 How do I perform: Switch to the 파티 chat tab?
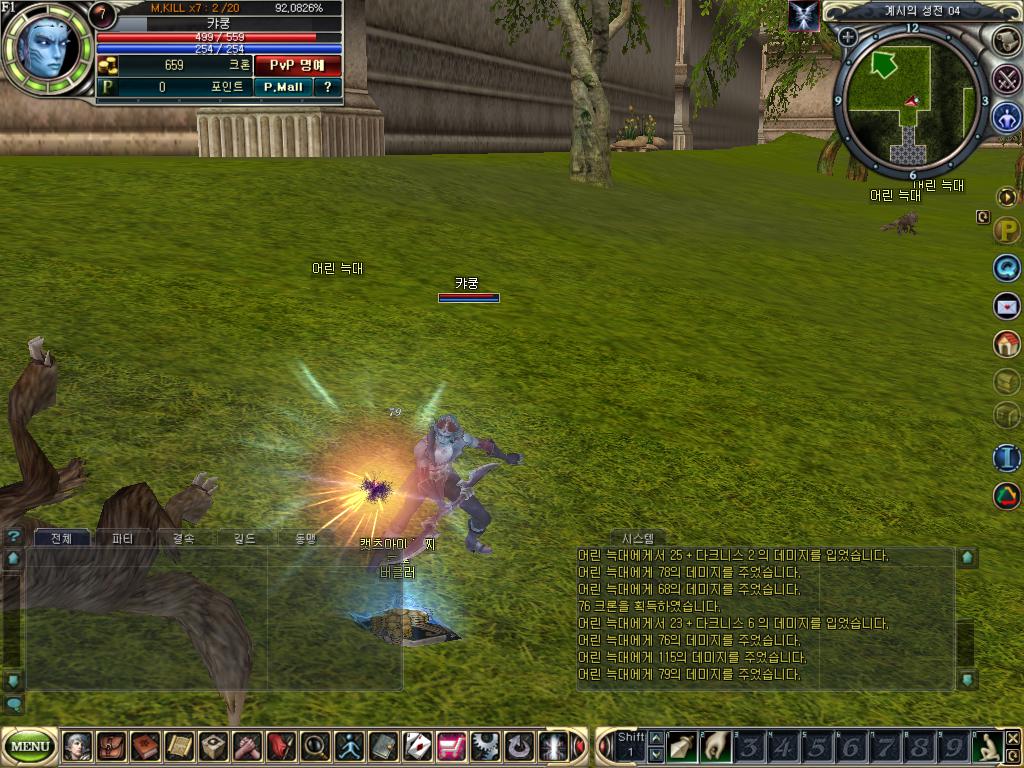pos(123,538)
